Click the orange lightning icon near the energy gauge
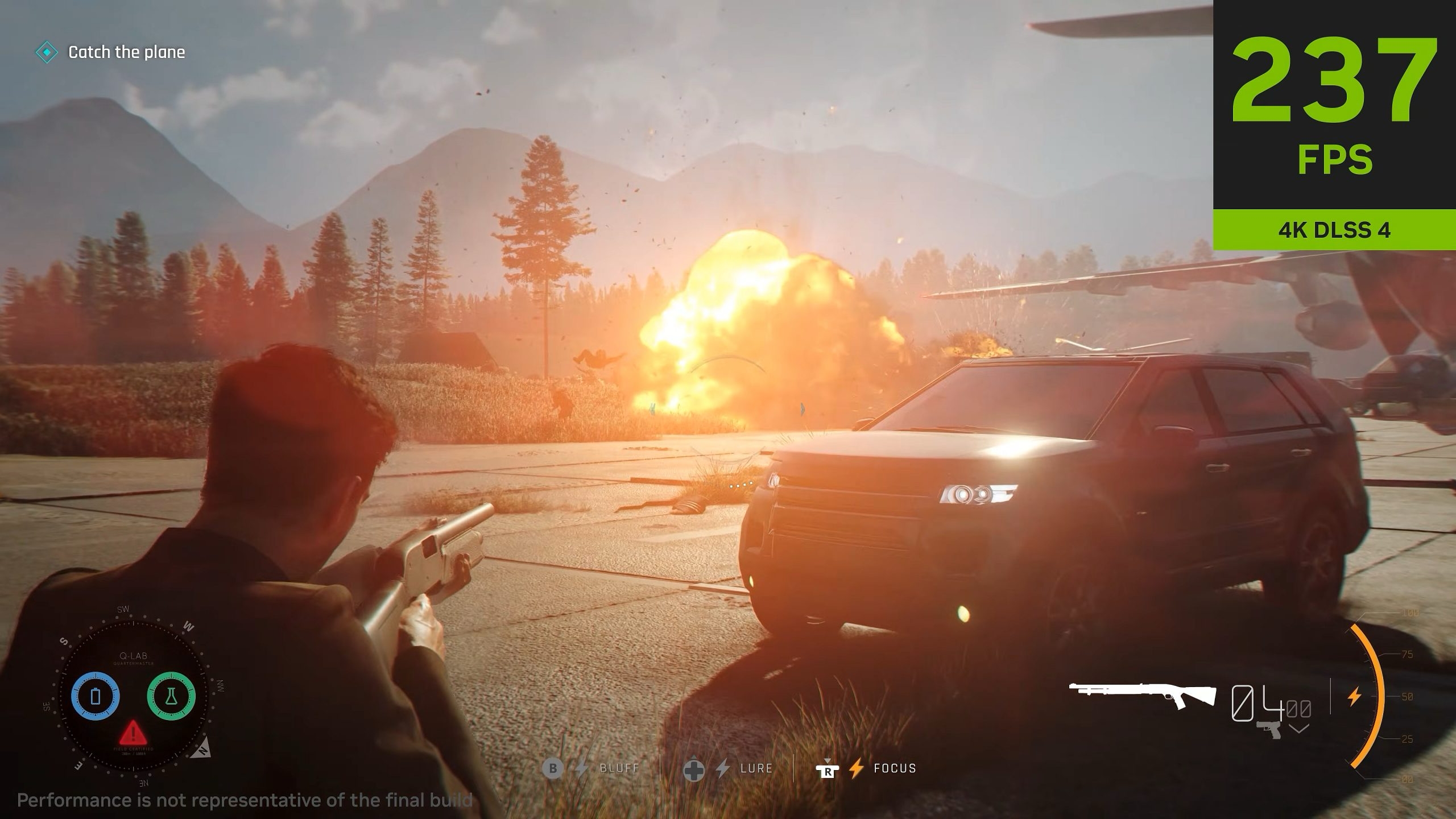The image size is (1456, 819). pyautogui.click(x=1355, y=697)
